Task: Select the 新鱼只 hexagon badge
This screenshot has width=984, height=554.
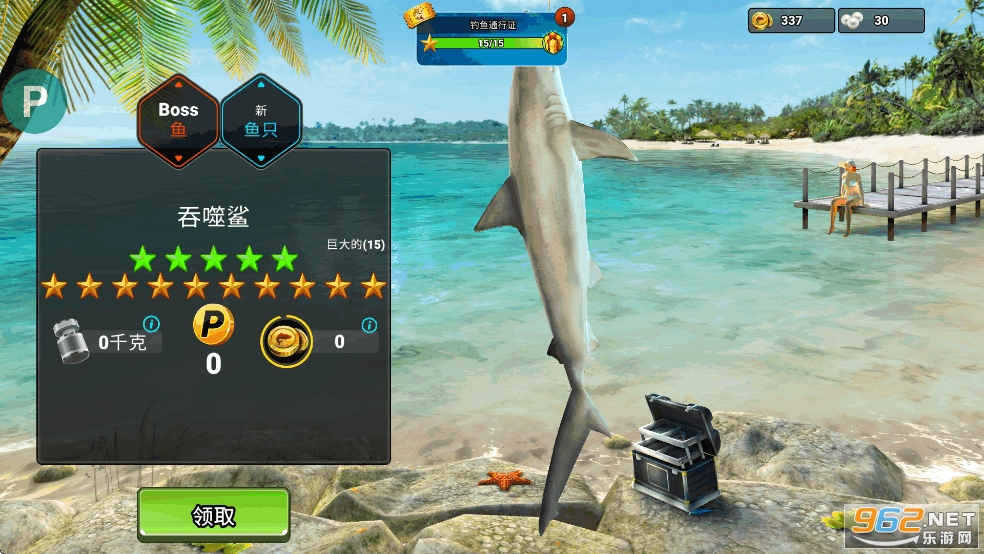Action: 260,119
